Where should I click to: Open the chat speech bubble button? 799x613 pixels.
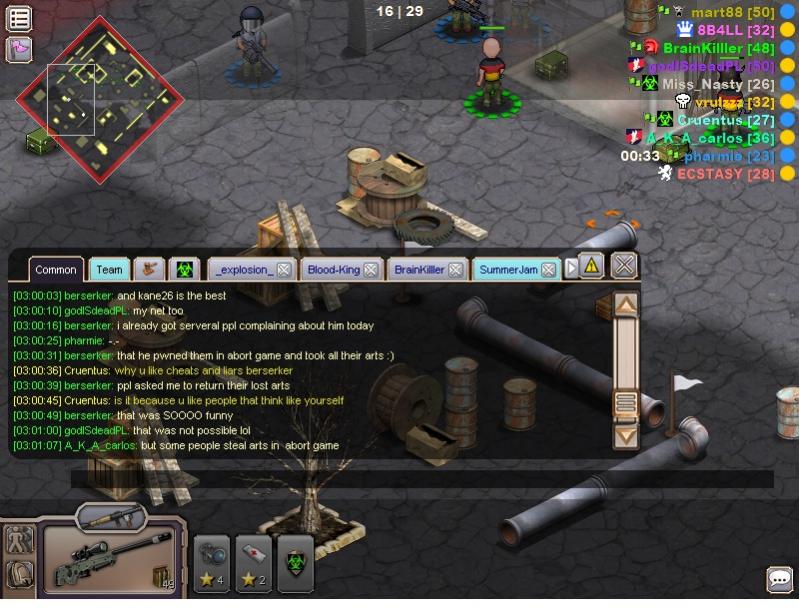tap(780, 579)
